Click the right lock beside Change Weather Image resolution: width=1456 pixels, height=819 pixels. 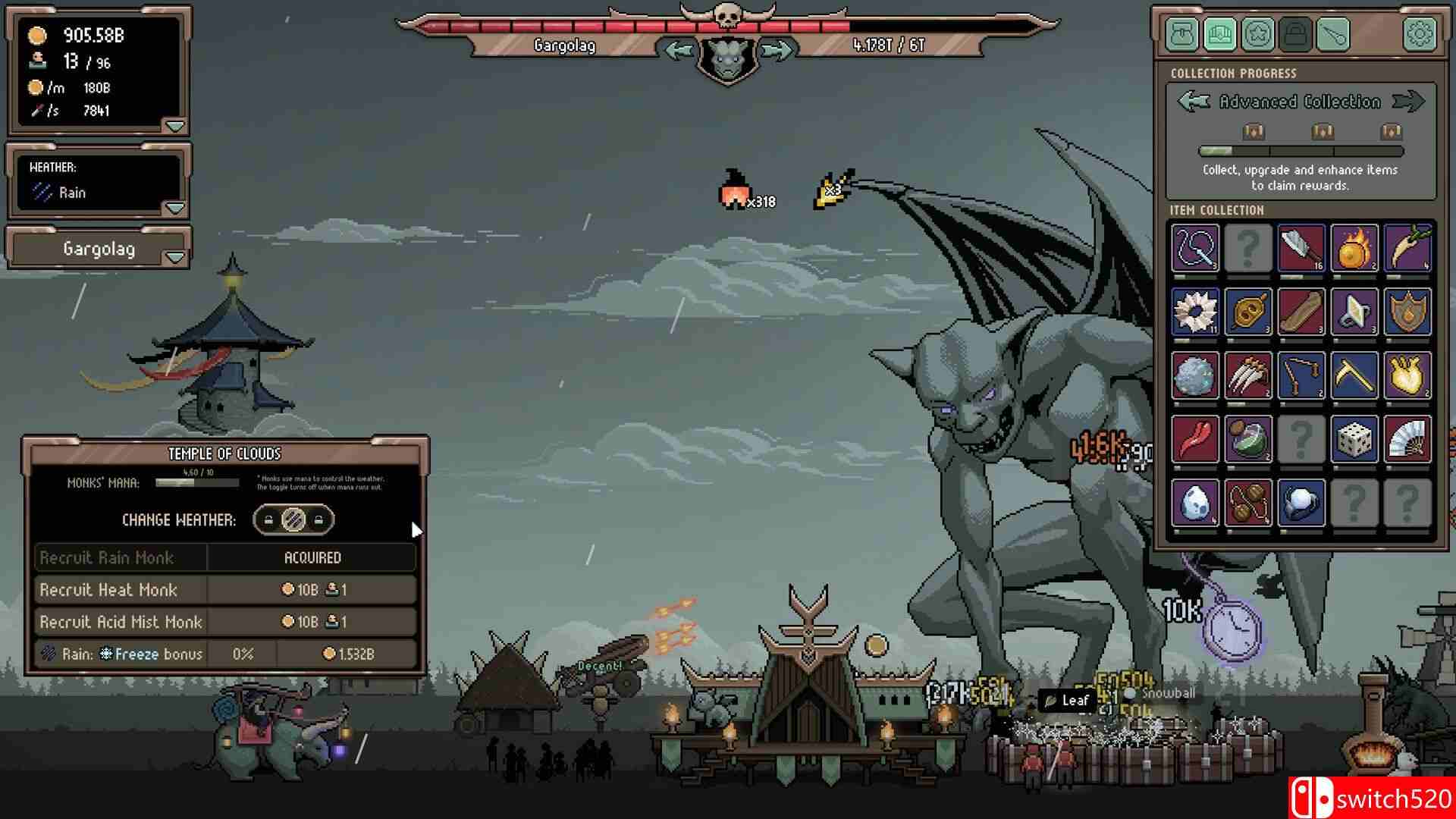pos(318,521)
